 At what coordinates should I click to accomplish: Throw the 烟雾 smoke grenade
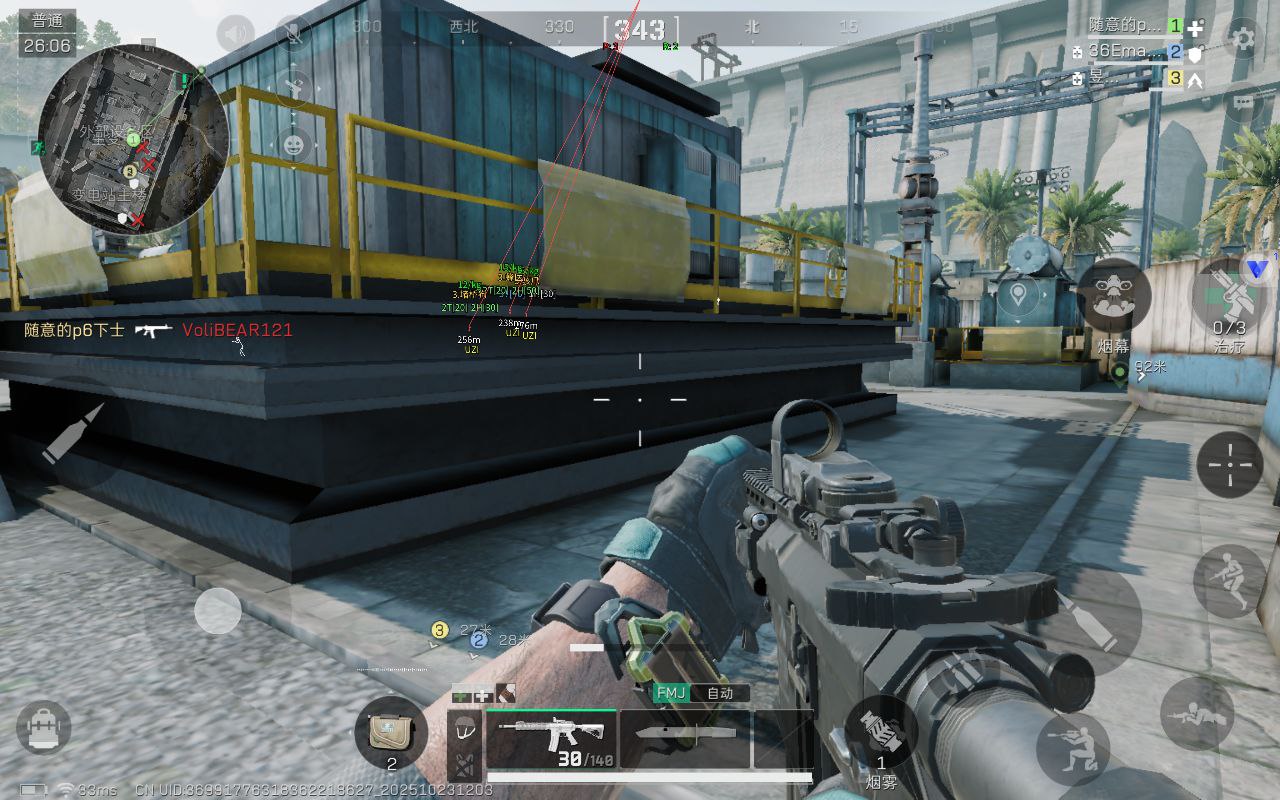[881, 733]
